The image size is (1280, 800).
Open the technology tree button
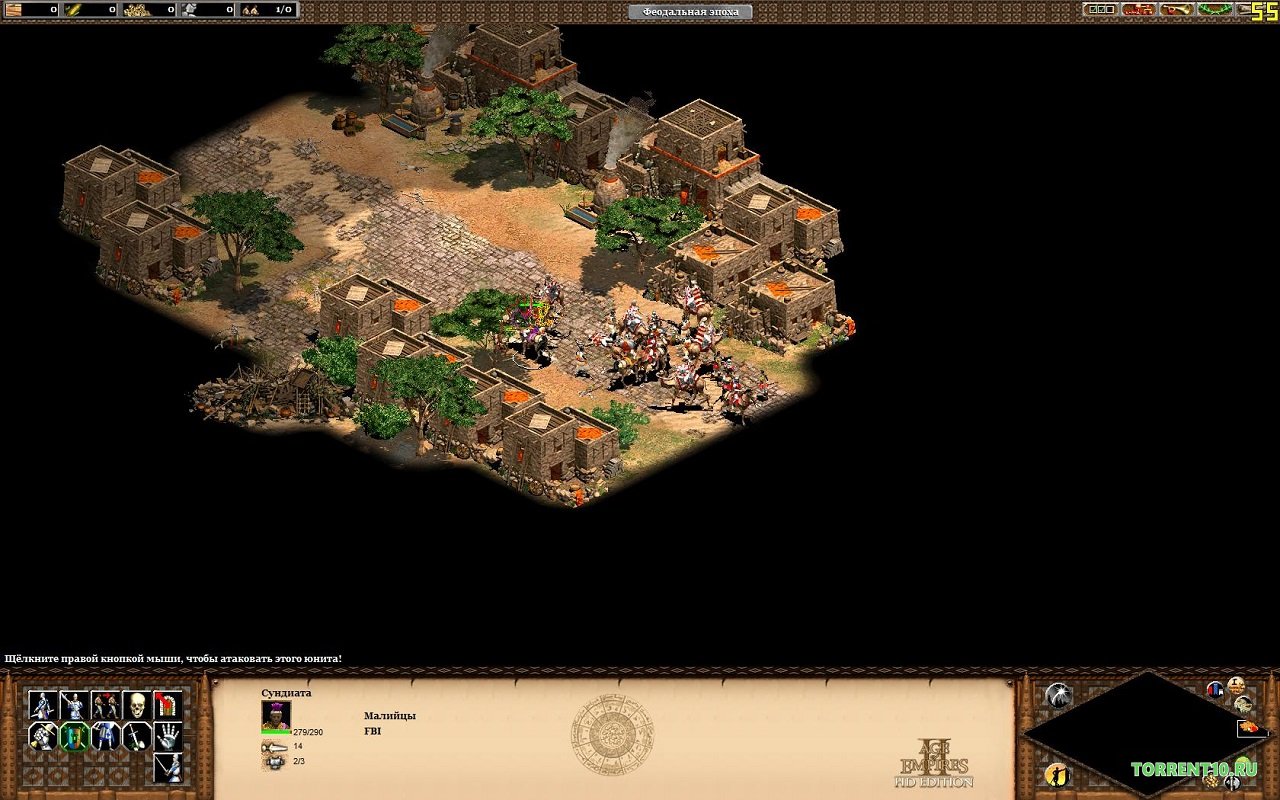(x=1139, y=9)
